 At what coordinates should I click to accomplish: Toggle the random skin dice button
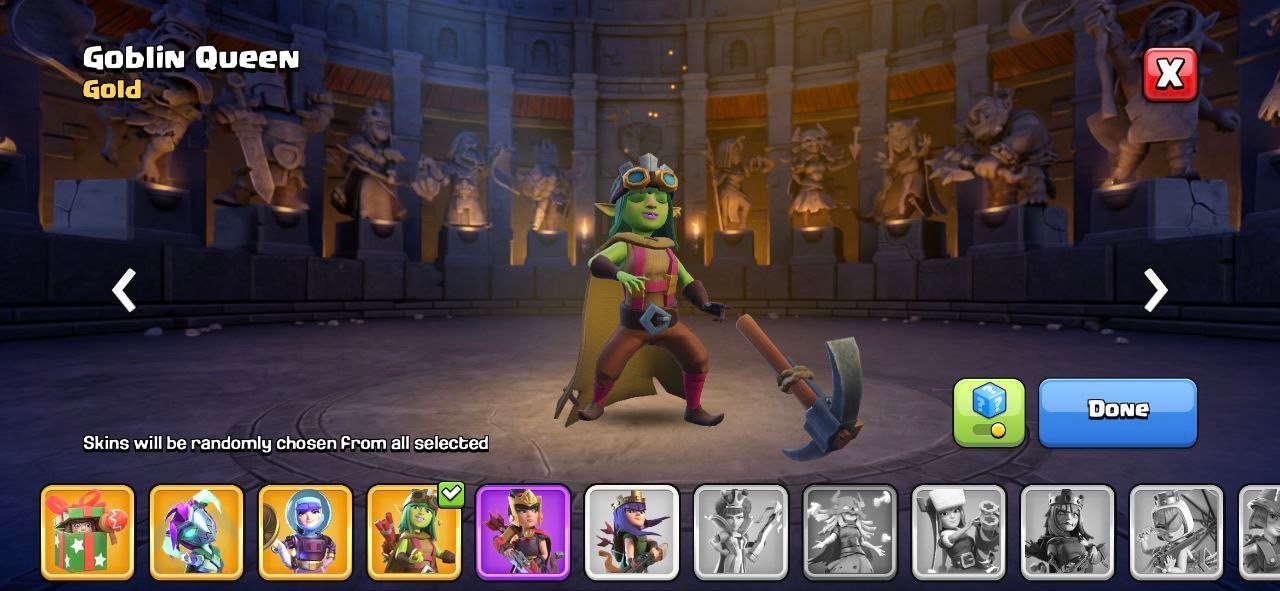[x=988, y=412]
